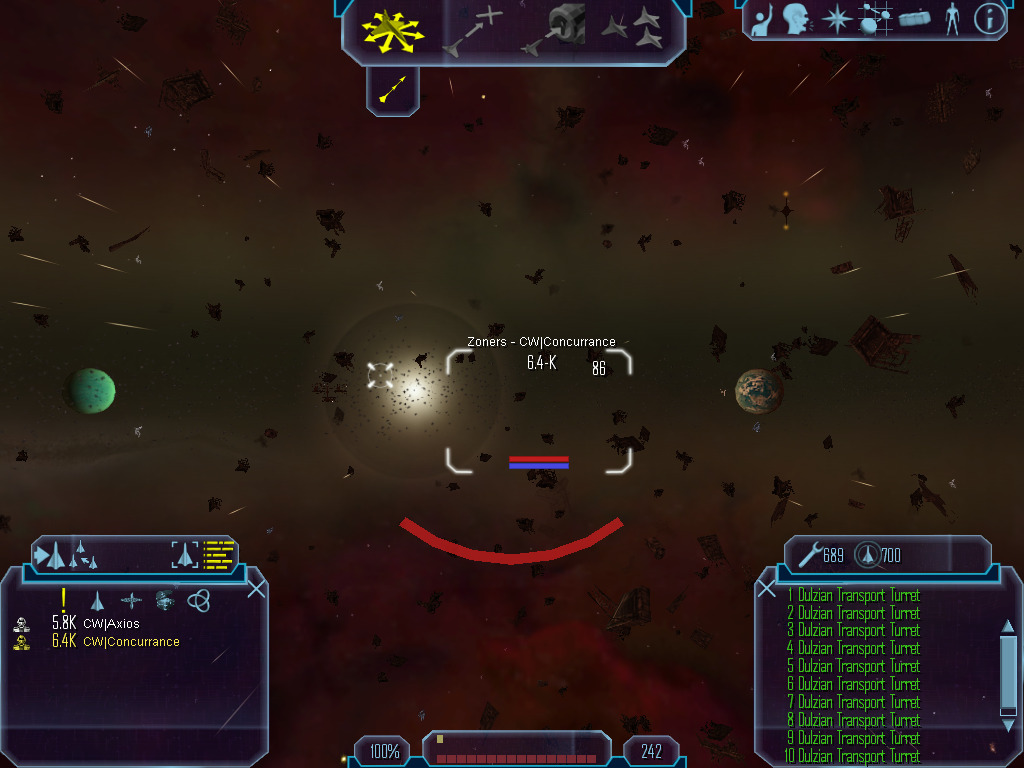1024x768 pixels.
Task: Open the circled 'i' information icon
Action: 989,19
